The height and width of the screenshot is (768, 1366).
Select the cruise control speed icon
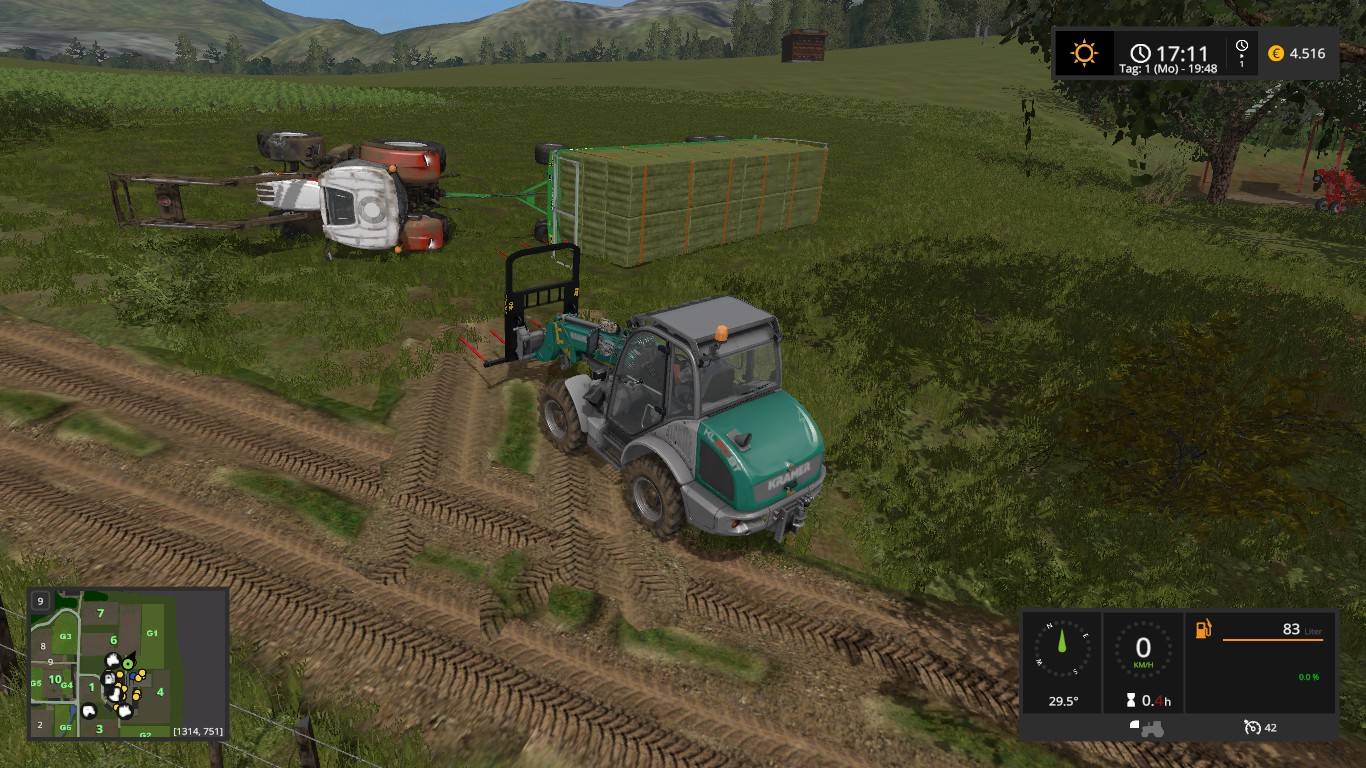click(1252, 727)
